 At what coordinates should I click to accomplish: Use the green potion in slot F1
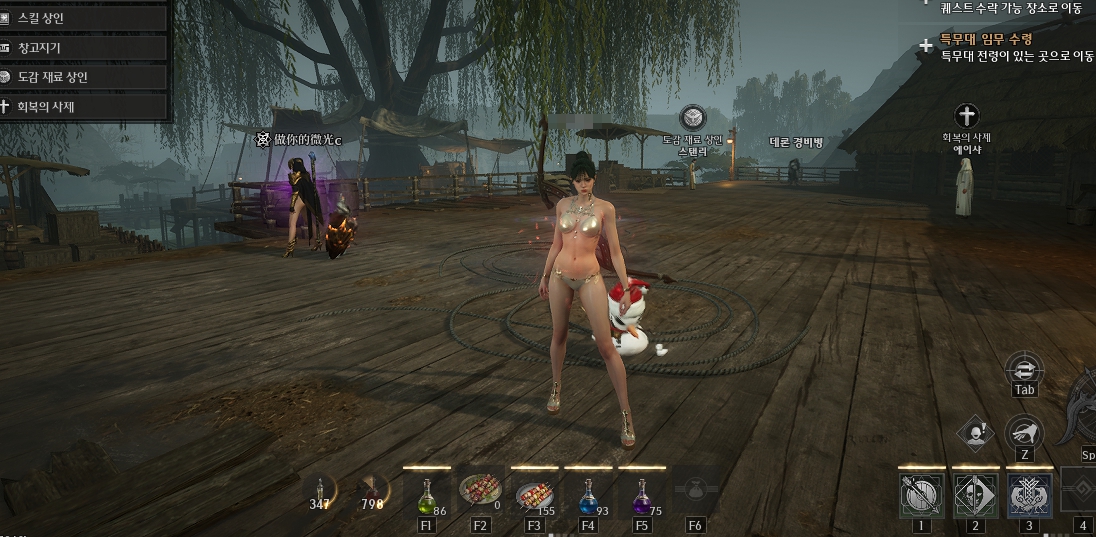click(427, 494)
